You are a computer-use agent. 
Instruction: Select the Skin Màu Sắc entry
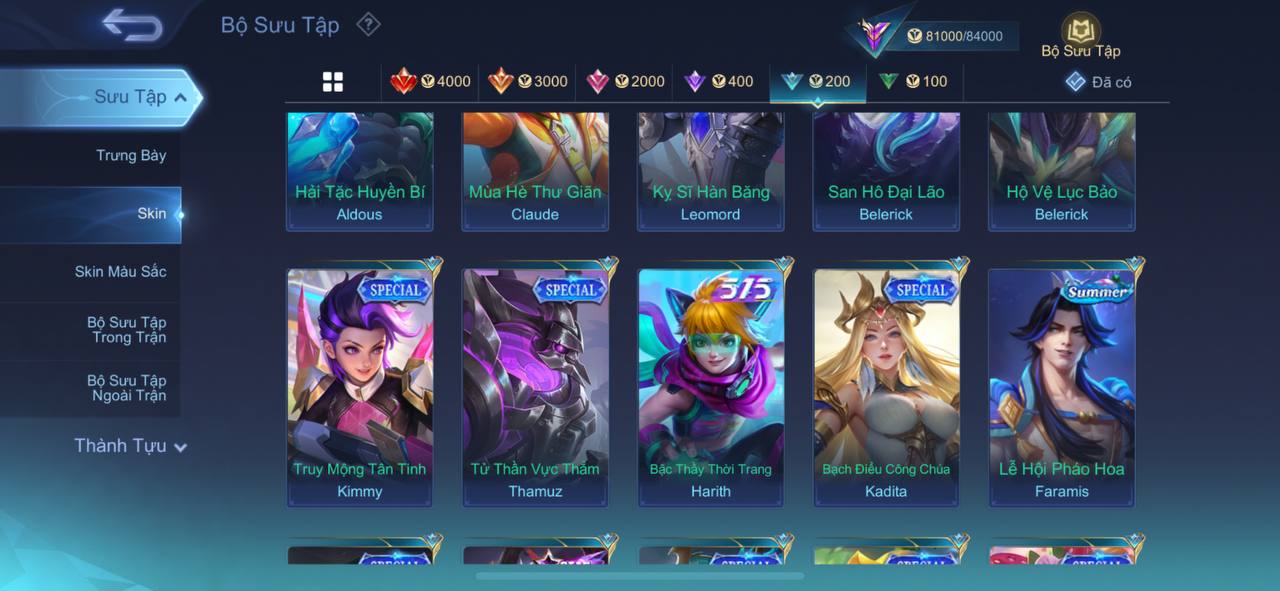[120, 272]
